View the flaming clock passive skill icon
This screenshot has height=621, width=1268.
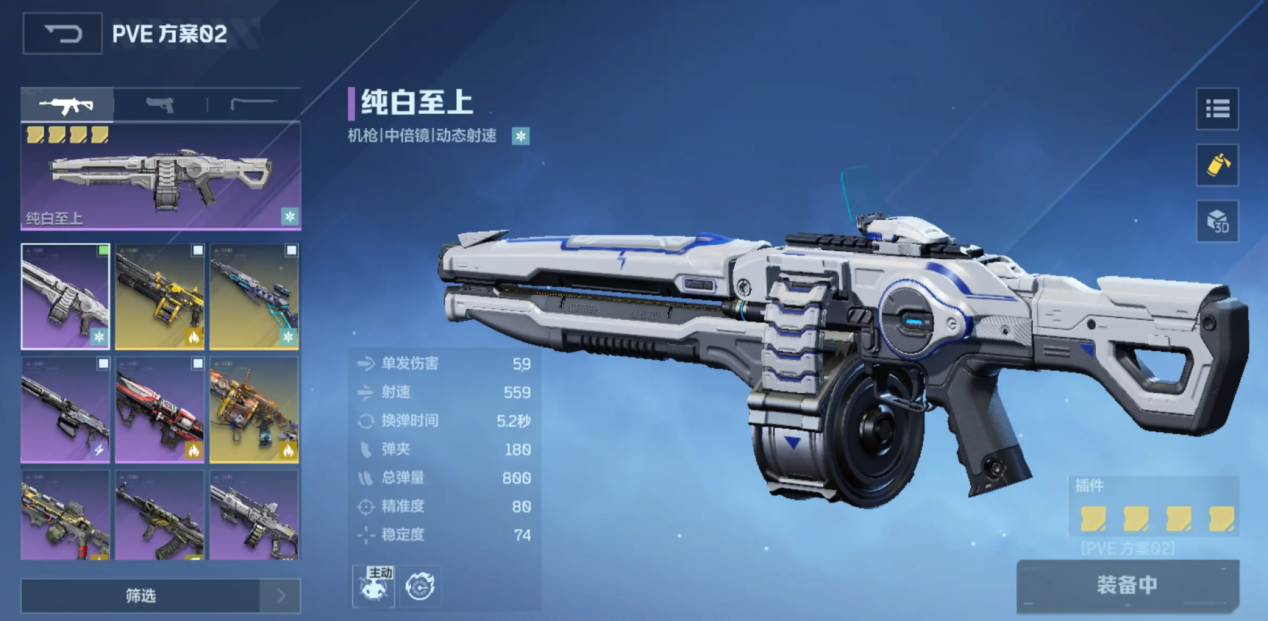pyautogui.click(x=421, y=587)
